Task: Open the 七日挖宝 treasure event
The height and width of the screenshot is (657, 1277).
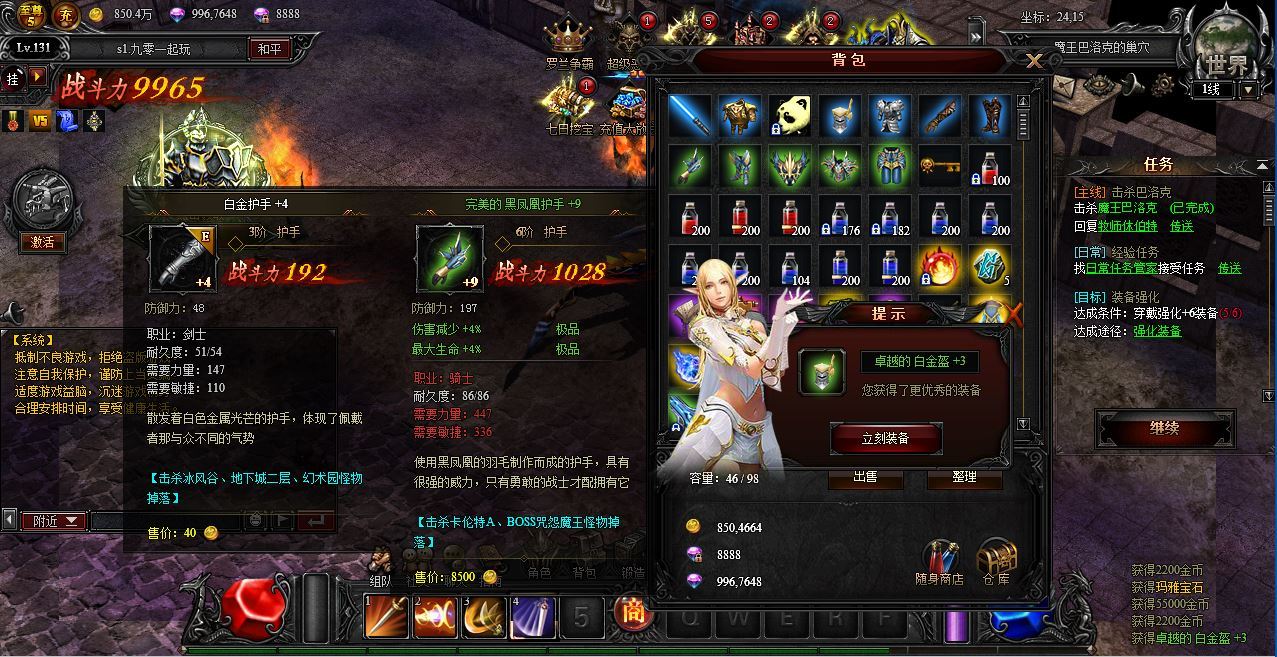Action: (x=570, y=108)
